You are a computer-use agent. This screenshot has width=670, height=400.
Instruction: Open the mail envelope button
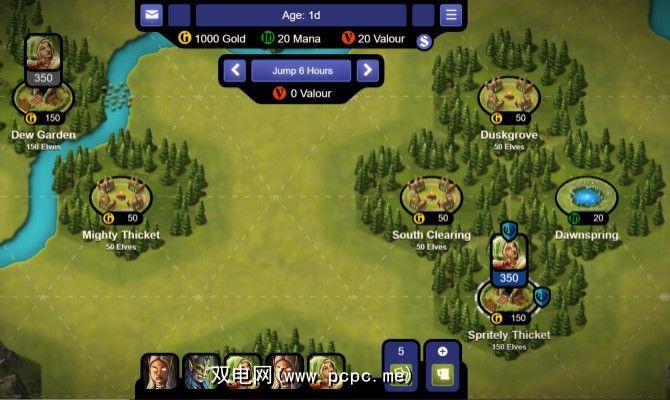coord(151,15)
